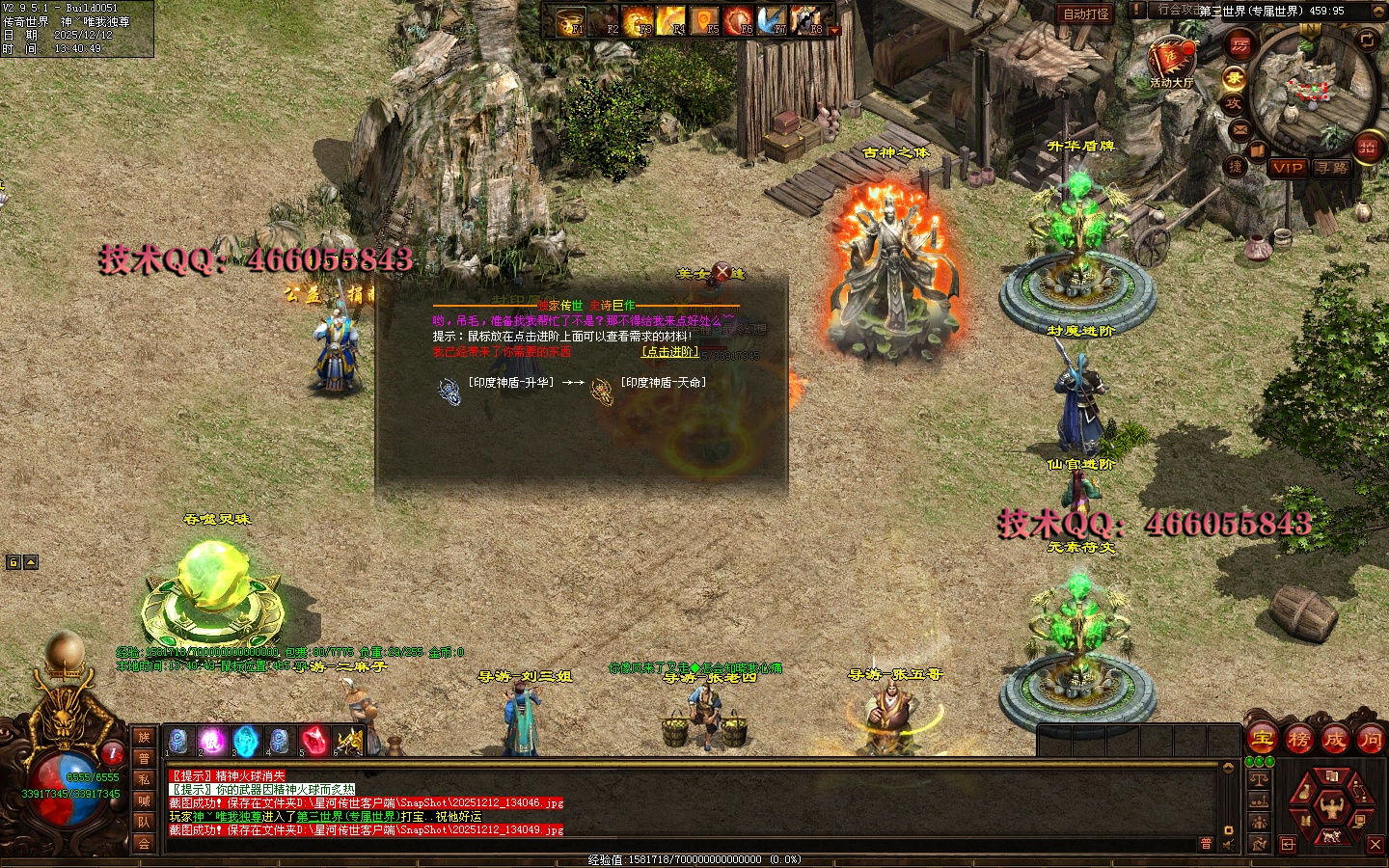Close the game with the X button

pos(1375,844)
